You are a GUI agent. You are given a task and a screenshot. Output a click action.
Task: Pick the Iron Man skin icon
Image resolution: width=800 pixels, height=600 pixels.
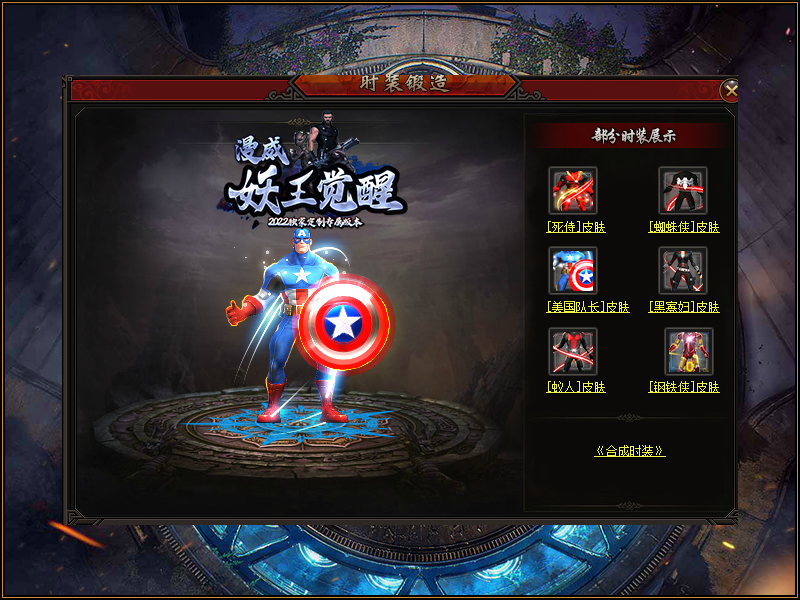point(689,351)
